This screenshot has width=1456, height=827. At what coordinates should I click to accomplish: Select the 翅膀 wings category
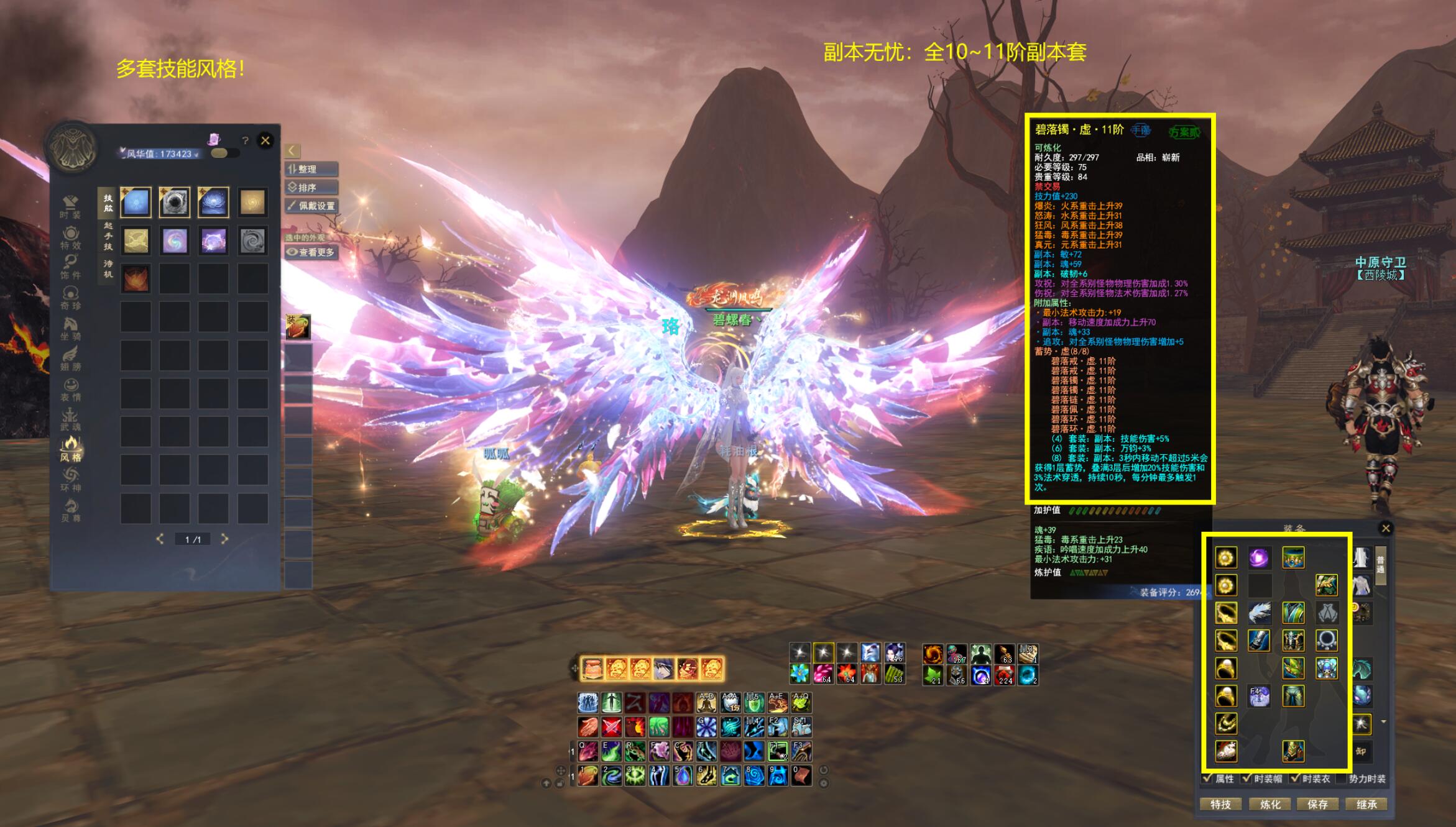tap(70, 359)
